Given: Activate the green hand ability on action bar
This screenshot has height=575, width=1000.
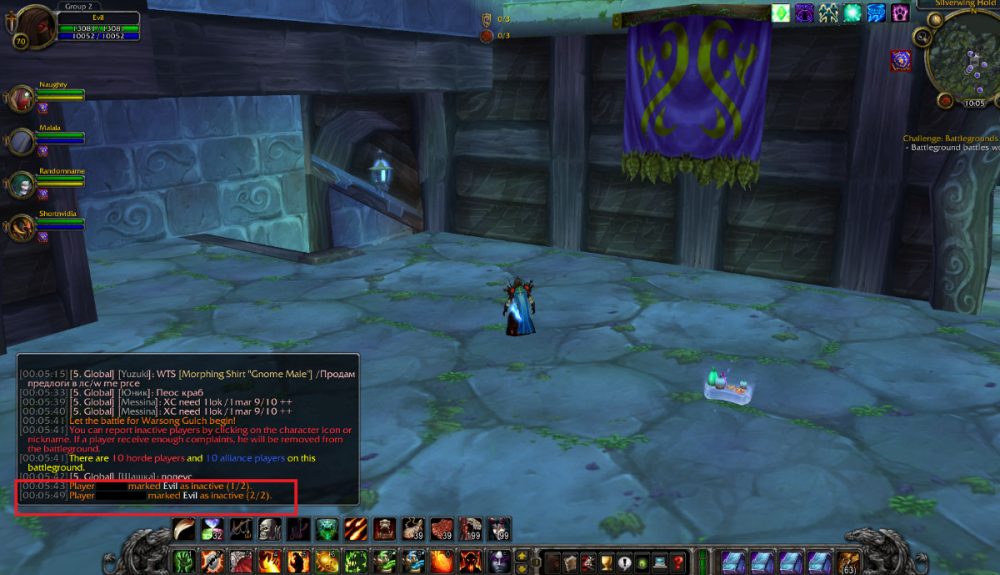Looking at the screenshot, I should tap(185, 561).
